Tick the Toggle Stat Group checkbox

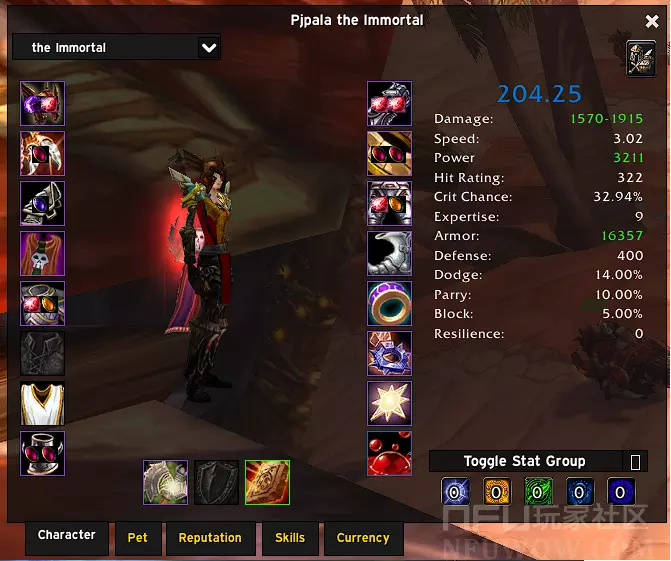[635, 461]
